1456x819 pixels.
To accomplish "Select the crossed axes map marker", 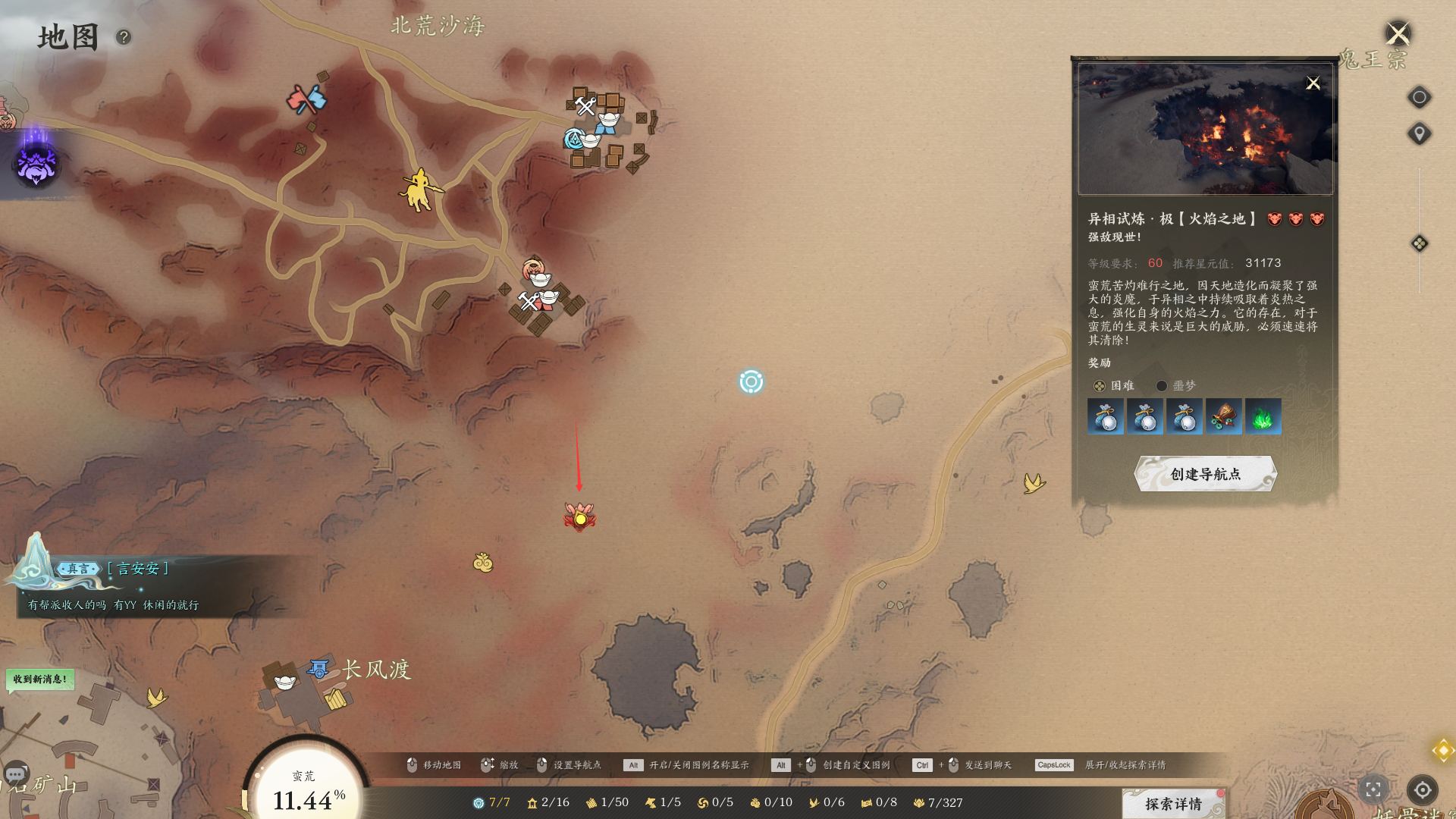I will [306, 99].
